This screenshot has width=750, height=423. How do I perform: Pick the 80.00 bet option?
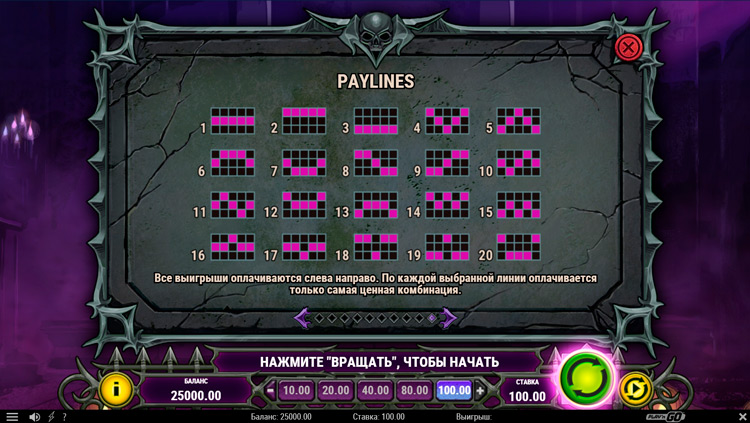click(414, 391)
